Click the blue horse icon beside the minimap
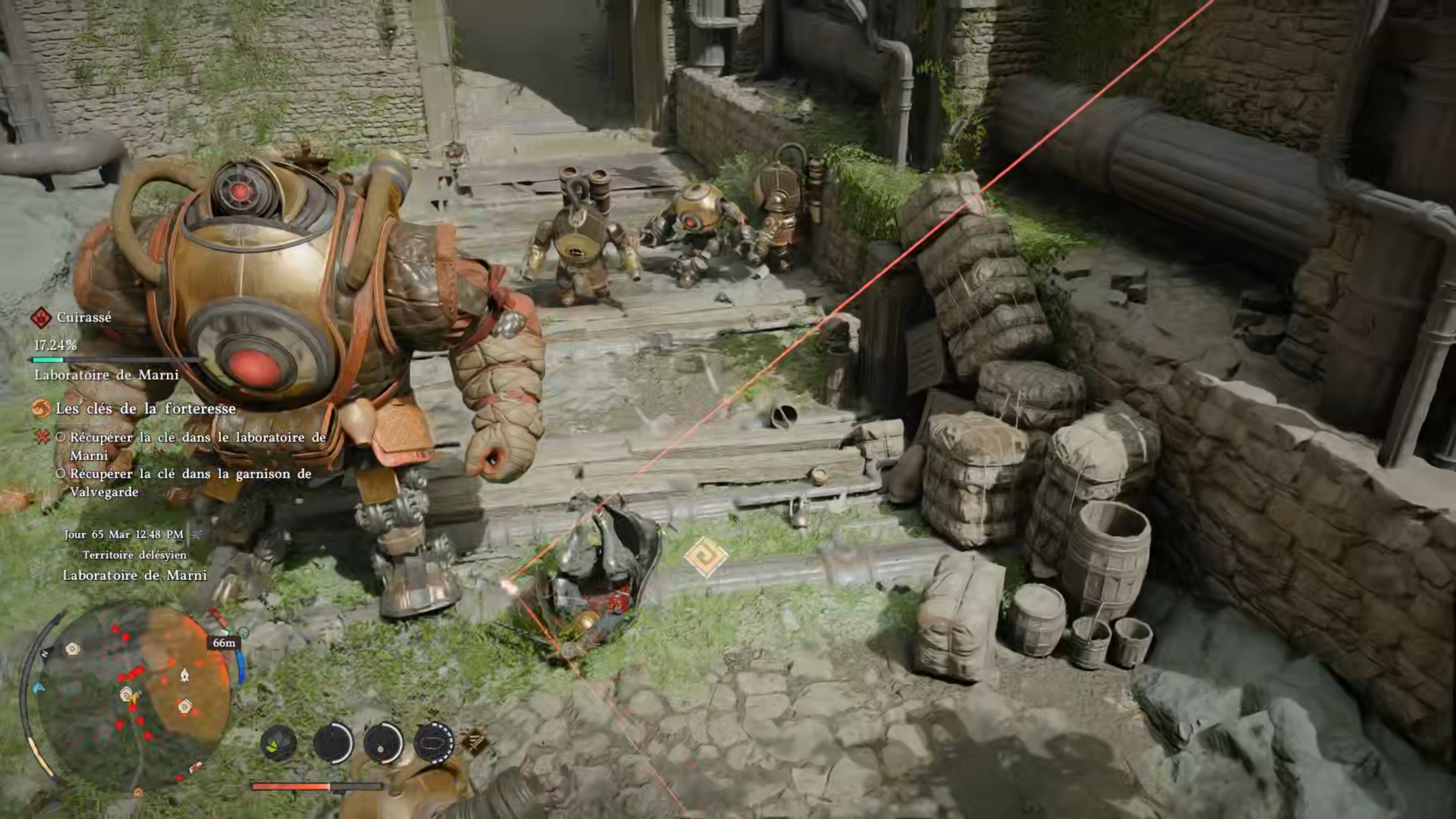Screen dimensions: 1456x819 pos(38,688)
